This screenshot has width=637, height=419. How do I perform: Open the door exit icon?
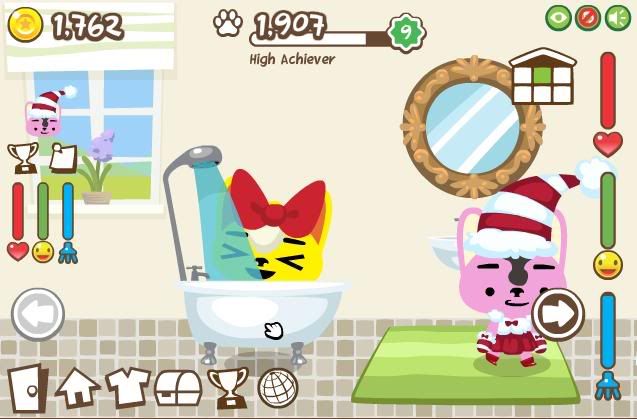(x=27, y=387)
